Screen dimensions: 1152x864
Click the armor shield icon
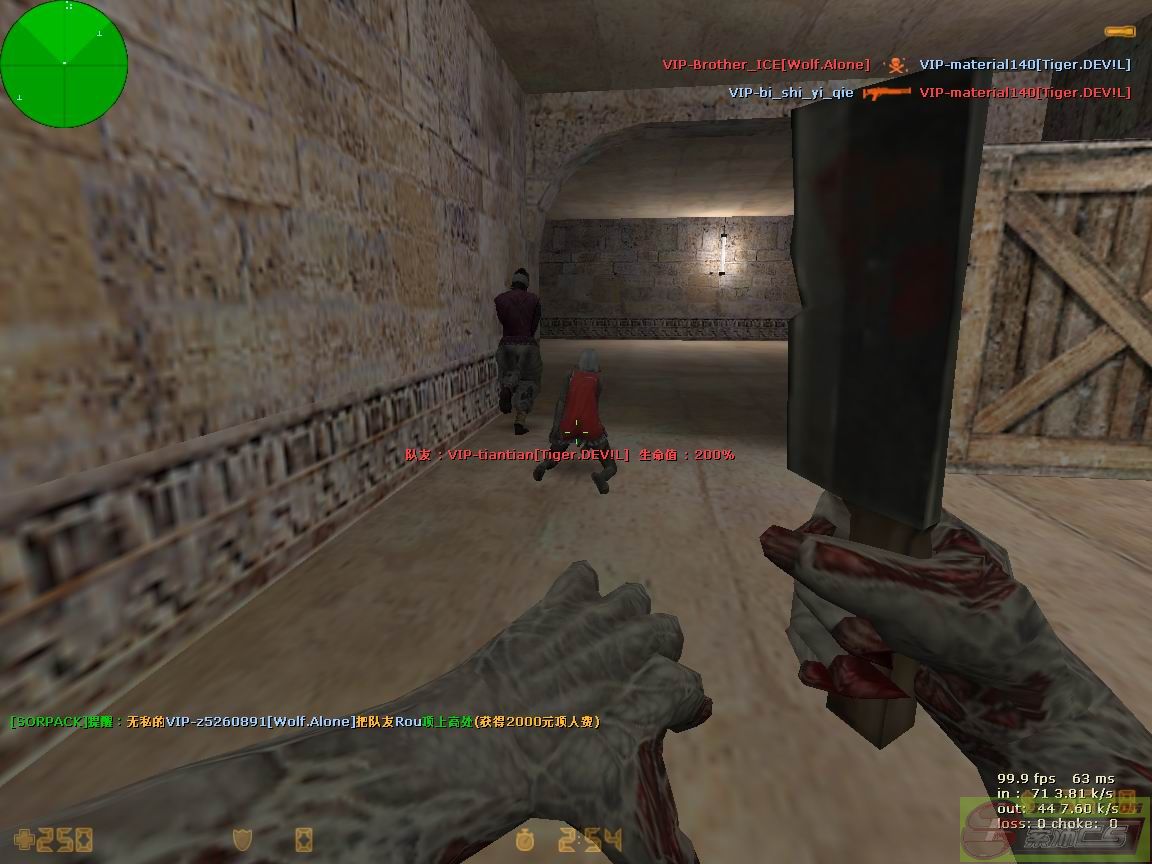[x=242, y=839]
